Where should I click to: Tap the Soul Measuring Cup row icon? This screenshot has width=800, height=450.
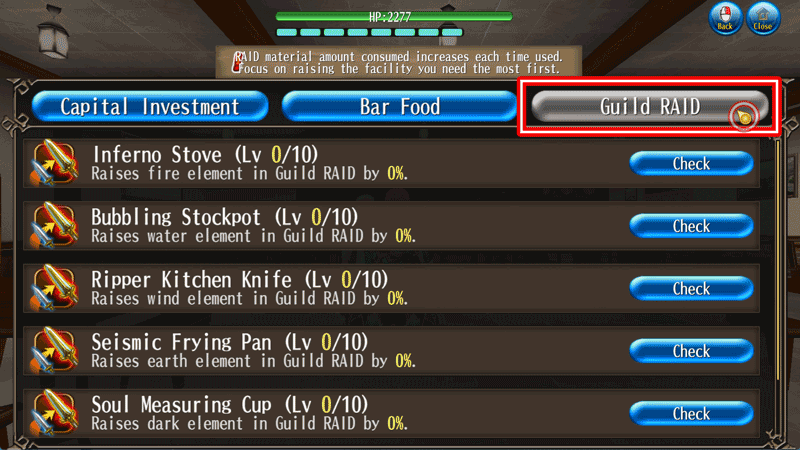tap(56, 413)
